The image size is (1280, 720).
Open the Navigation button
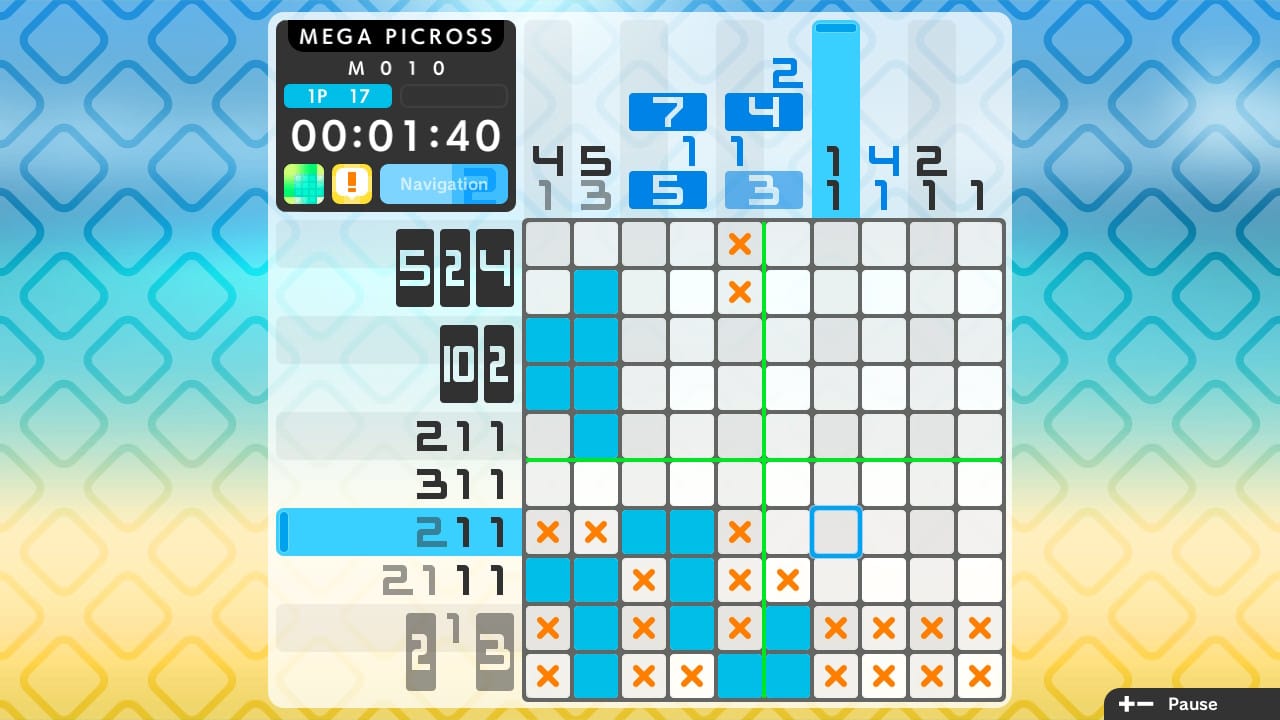444,184
